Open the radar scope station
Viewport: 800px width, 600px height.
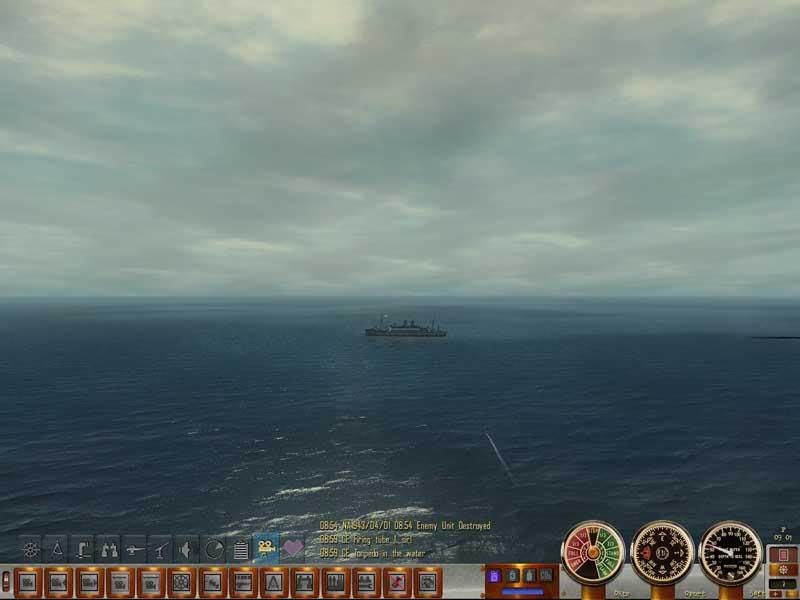pos(213,549)
